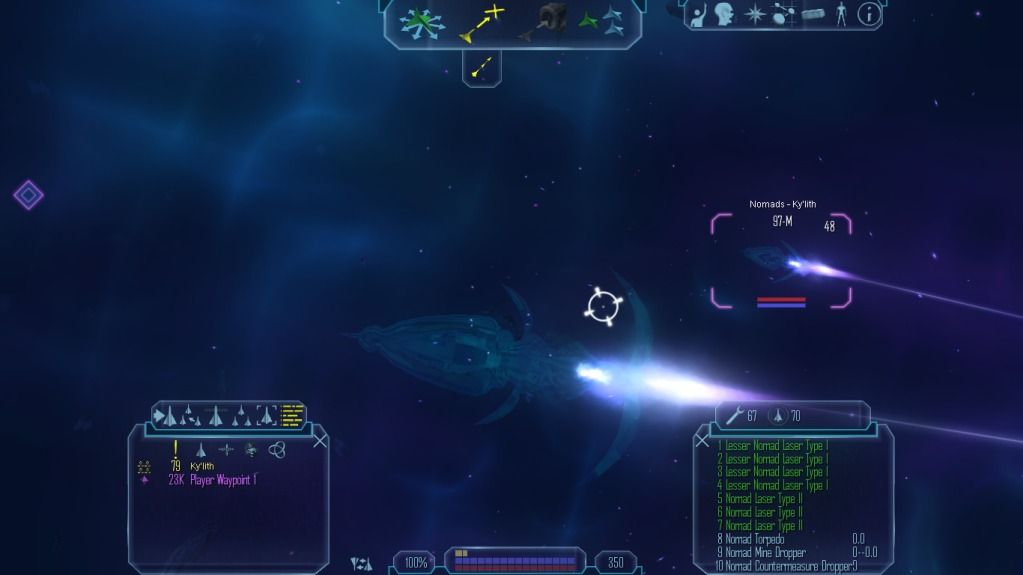Select Ky'lith in the contact list
This screenshot has width=1023, height=575.
[201, 466]
